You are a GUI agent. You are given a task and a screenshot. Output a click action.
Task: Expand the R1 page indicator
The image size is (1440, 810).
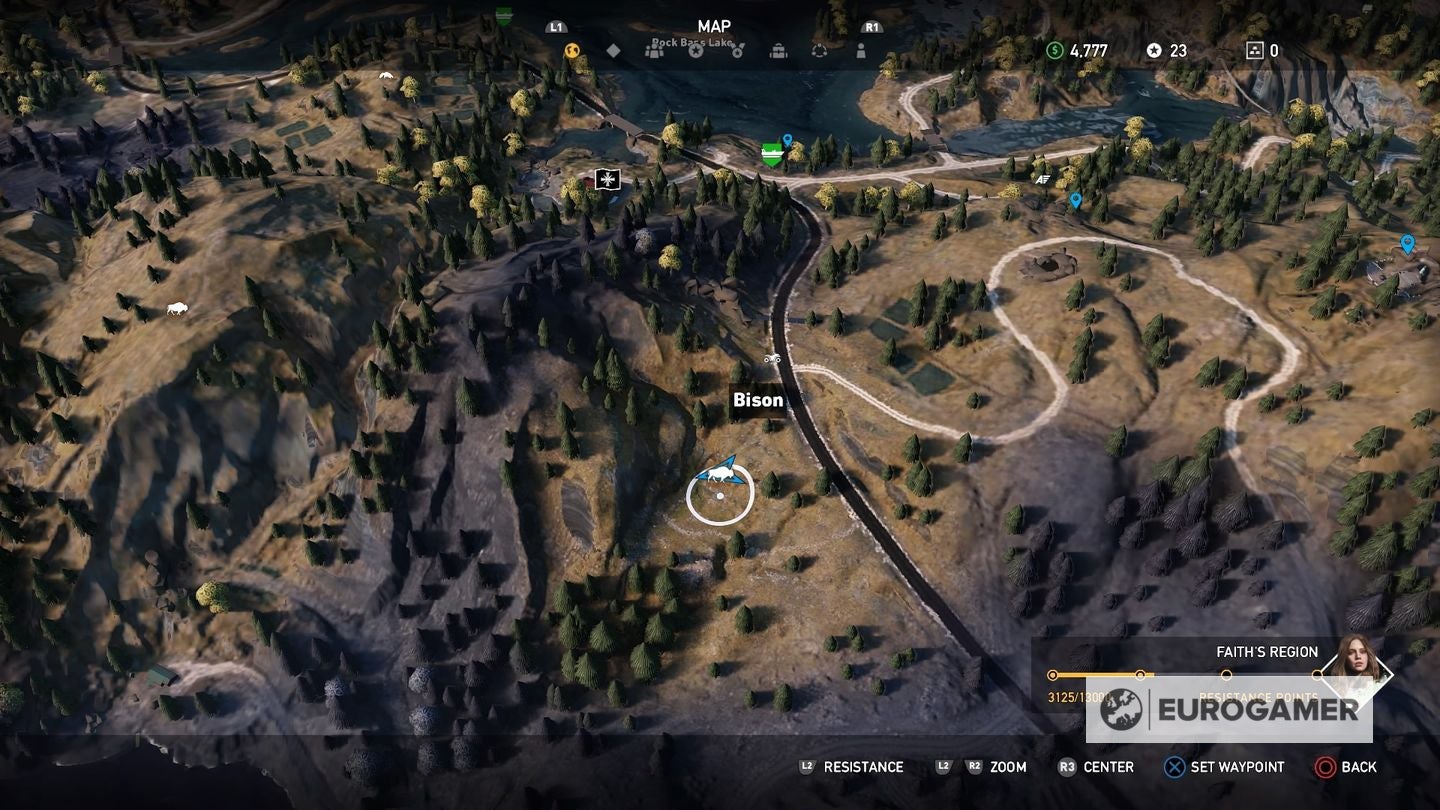coord(870,27)
